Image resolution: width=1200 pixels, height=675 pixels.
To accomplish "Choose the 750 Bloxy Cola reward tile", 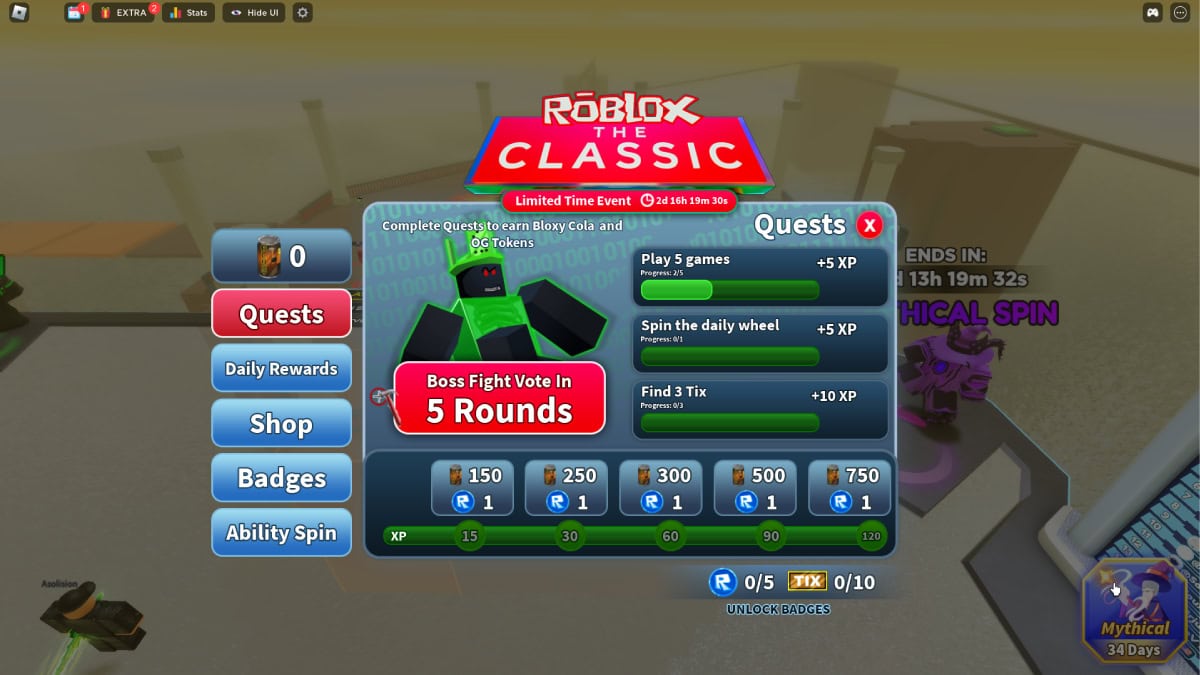I will tap(849, 488).
